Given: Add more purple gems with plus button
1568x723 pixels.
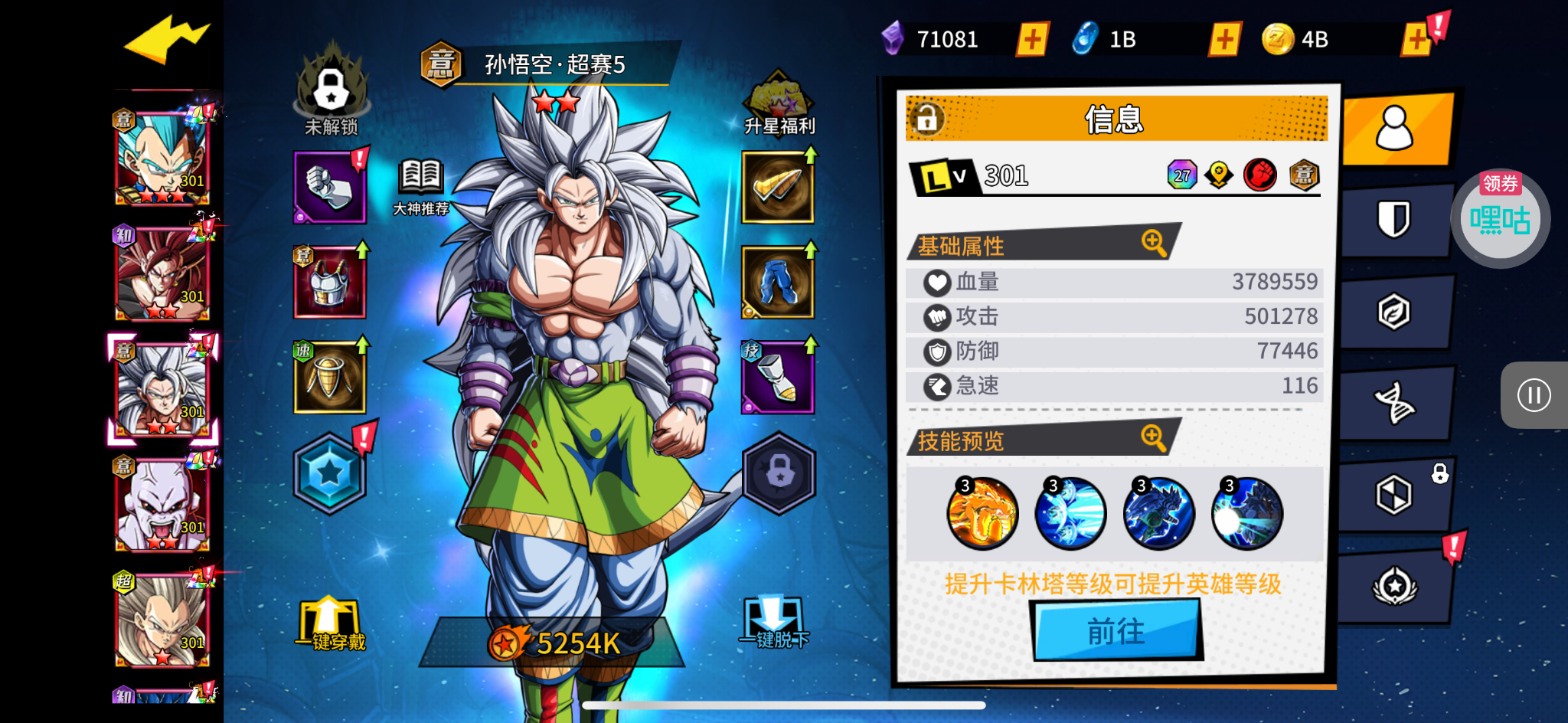Looking at the screenshot, I should tap(1032, 39).
